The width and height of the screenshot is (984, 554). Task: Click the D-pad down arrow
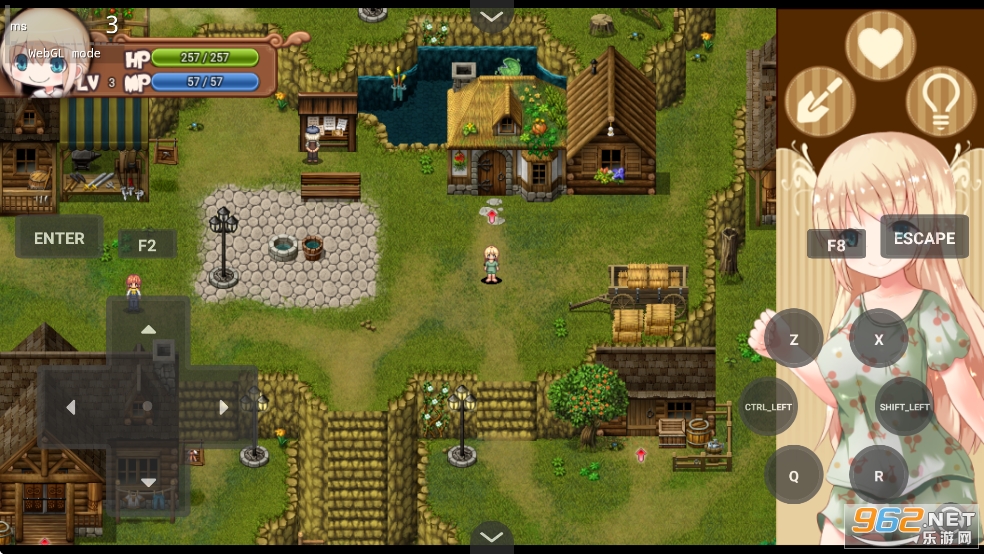point(148,483)
